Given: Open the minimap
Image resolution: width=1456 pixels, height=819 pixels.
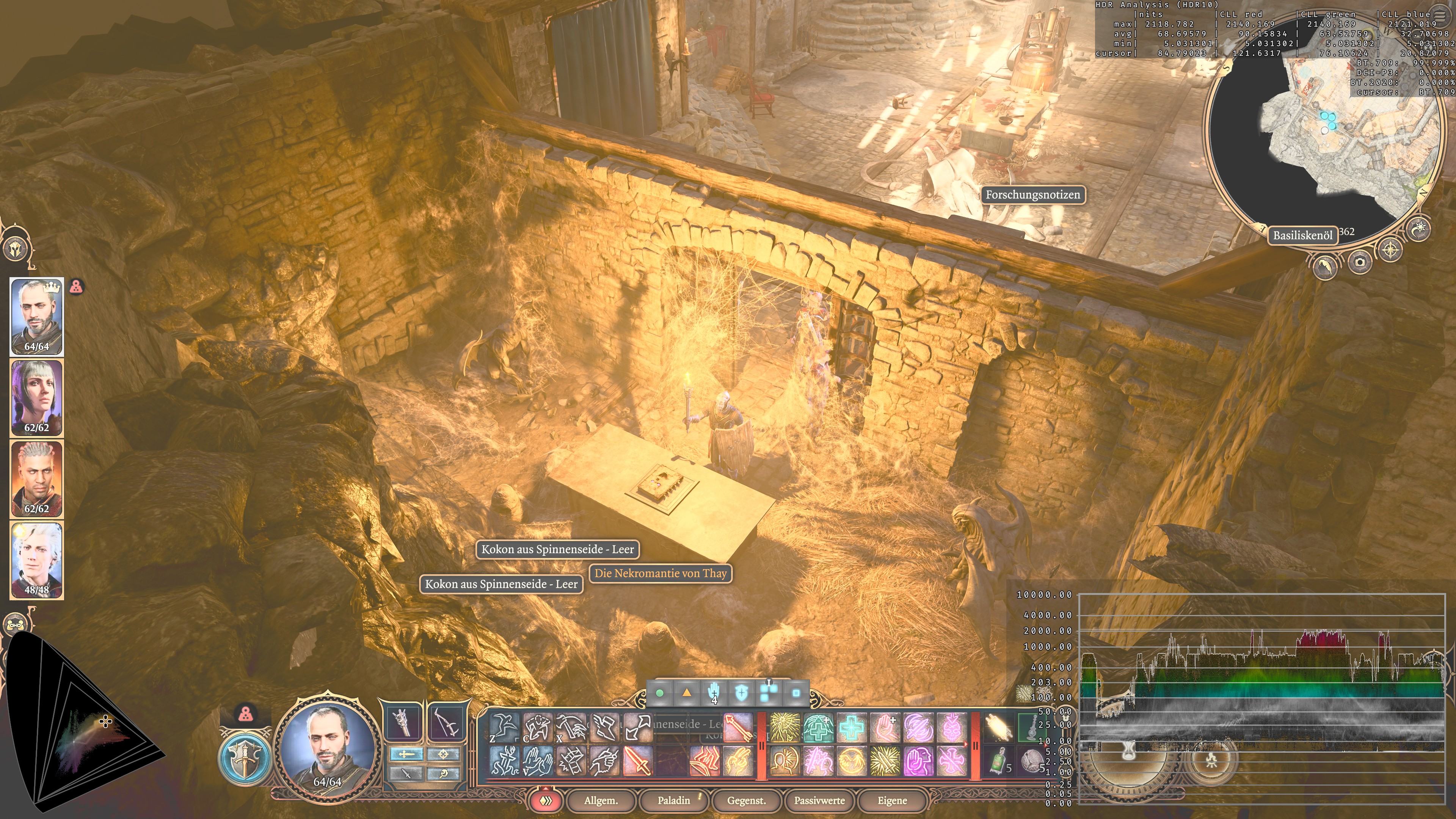Looking at the screenshot, I should click(1323, 130).
